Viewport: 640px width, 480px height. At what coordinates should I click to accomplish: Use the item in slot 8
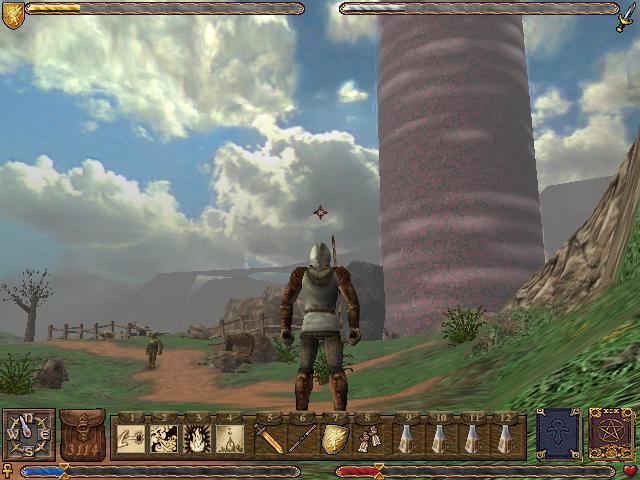370,438
